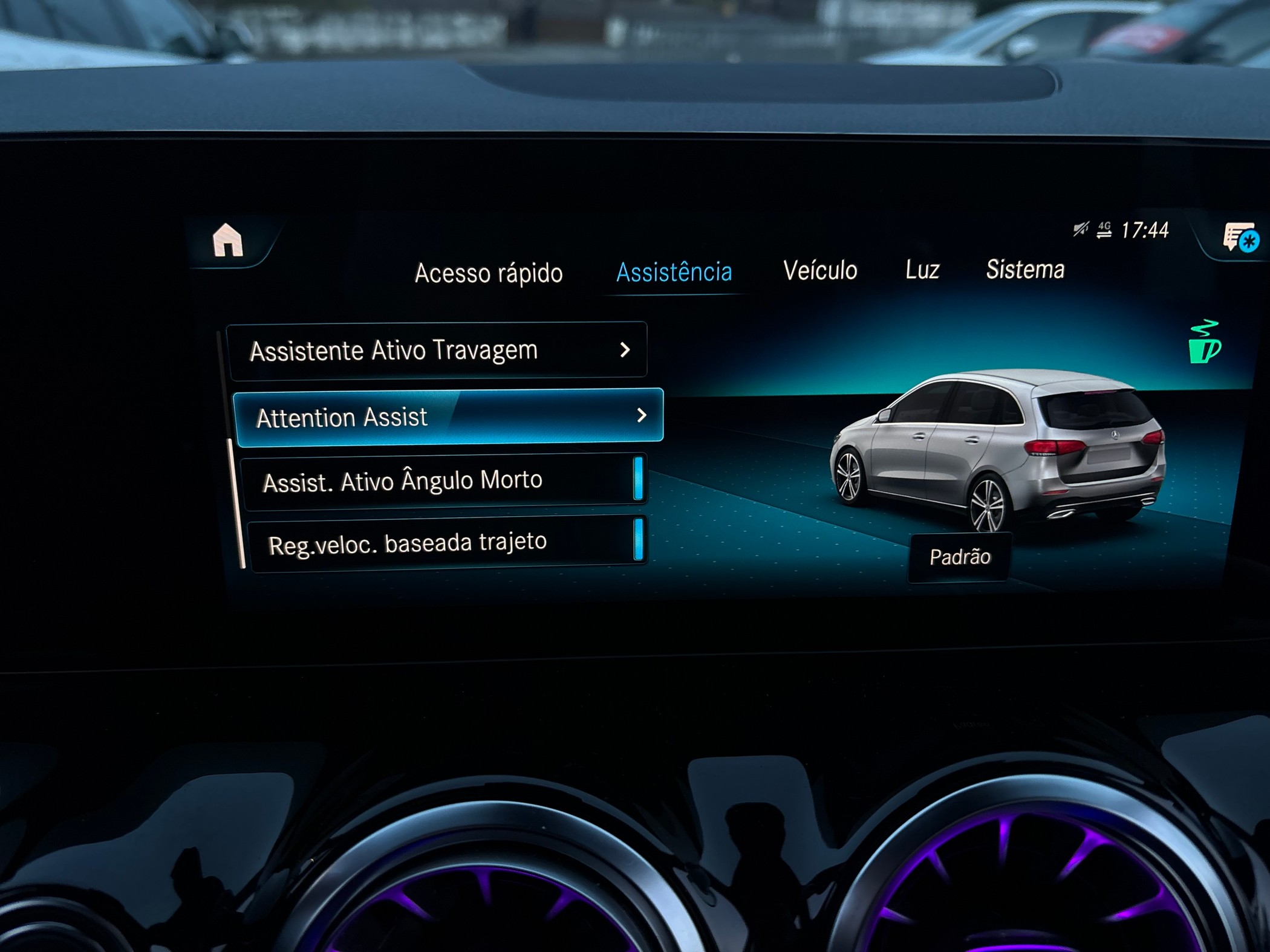The width and height of the screenshot is (1270, 952).
Task: Open the Attention Assist submenu
Action: click(449, 417)
